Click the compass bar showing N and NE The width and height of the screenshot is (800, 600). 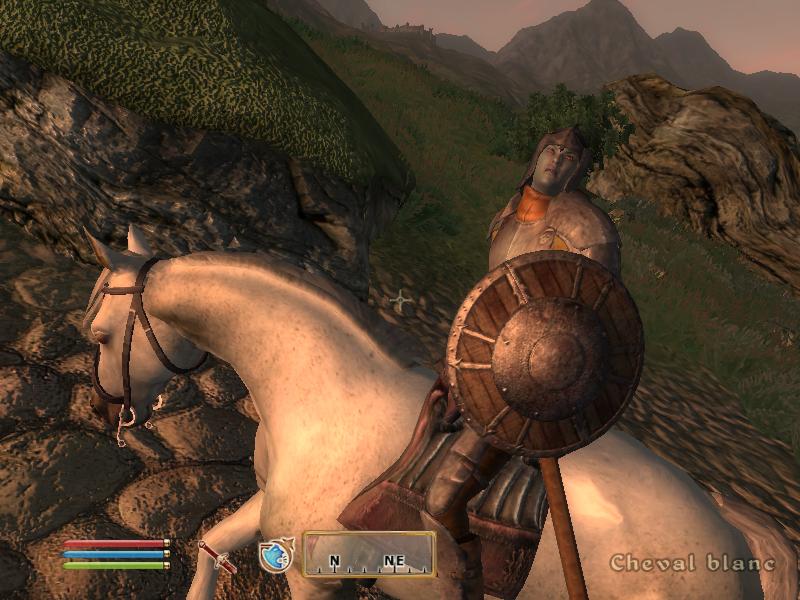tap(369, 554)
